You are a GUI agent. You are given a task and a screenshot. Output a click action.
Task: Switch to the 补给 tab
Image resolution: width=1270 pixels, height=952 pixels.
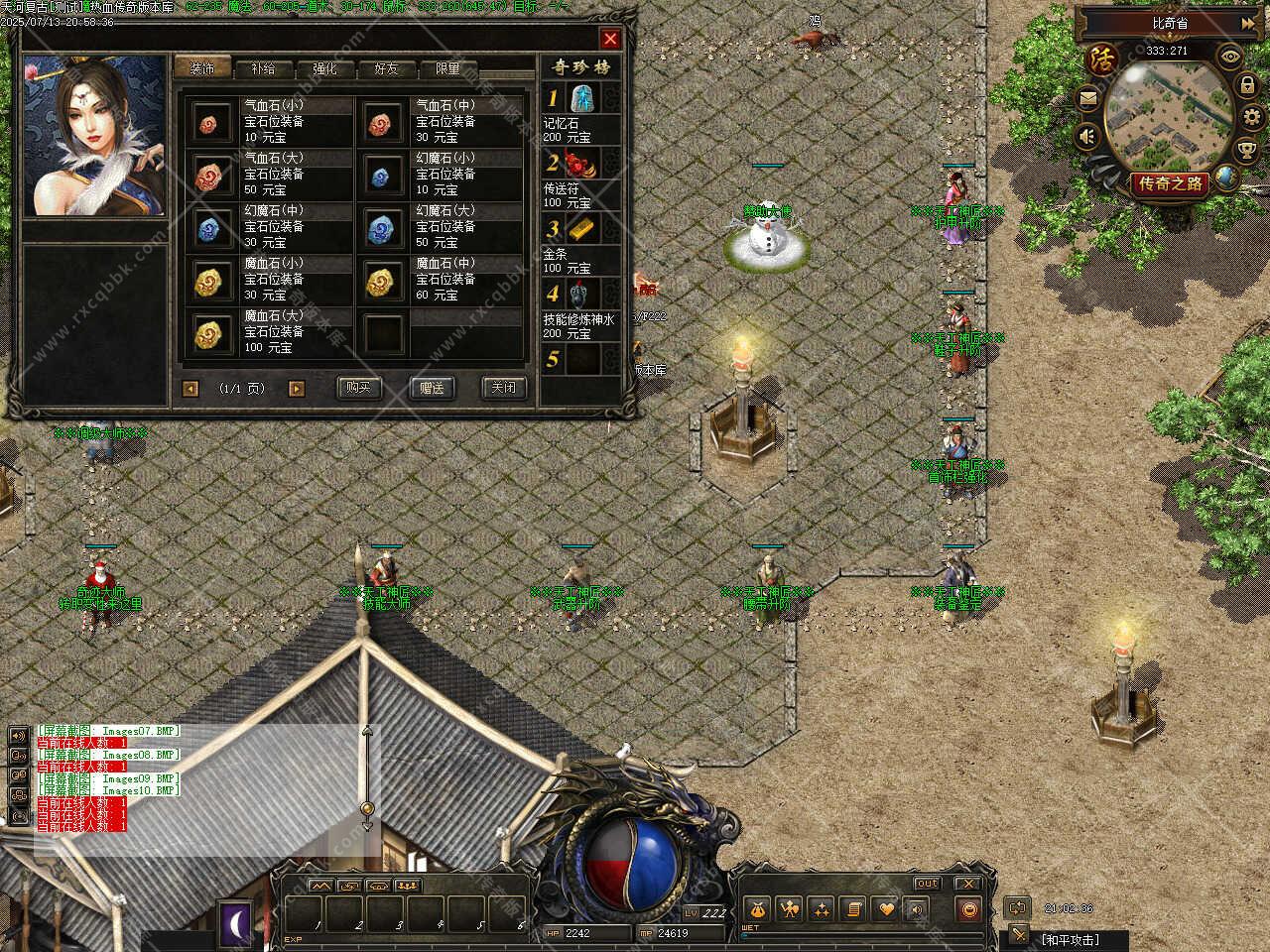point(263,68)
